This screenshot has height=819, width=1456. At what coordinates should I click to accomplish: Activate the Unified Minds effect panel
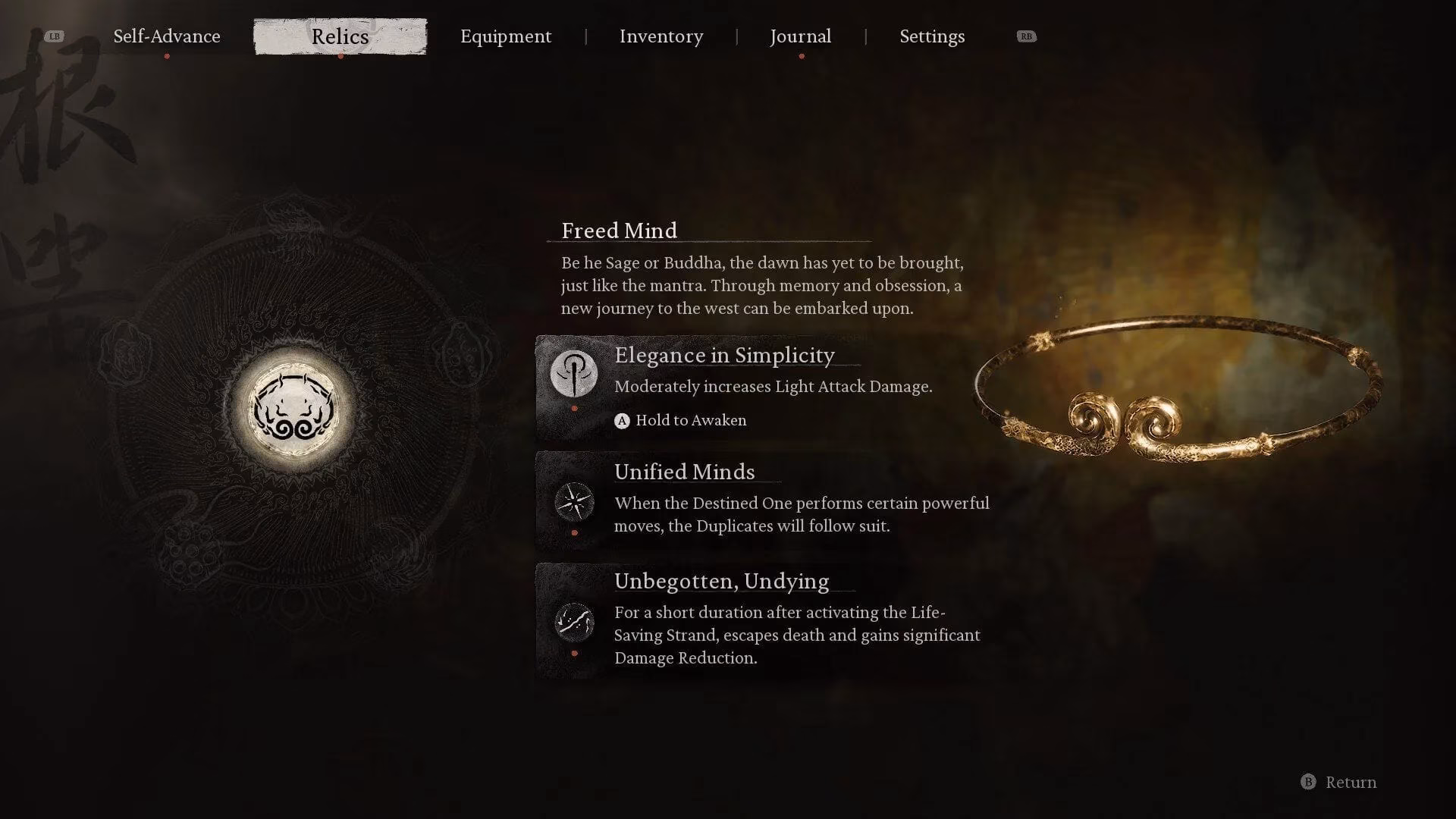(758, 500)
